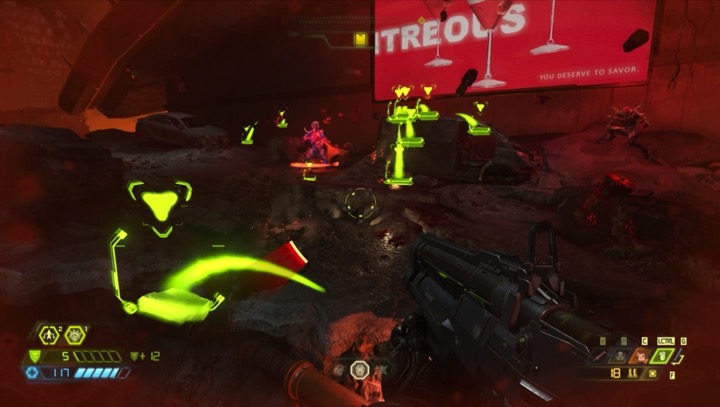
Task: Select the greyed-out skull ability icon
Action: click(620, 356)
